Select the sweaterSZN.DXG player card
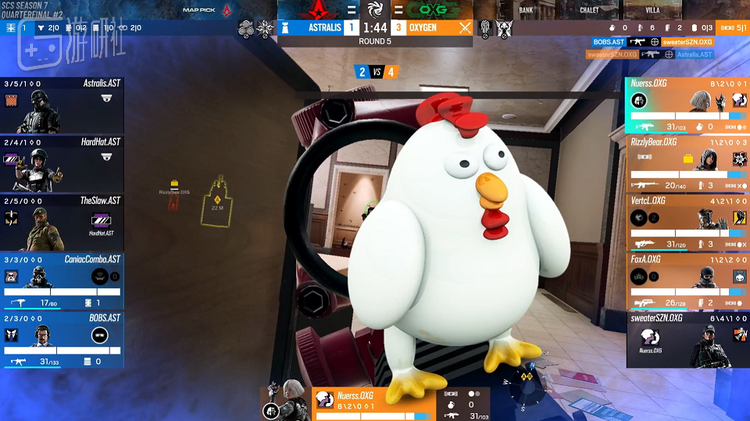The height and width of the screenshot is (421, 750). (x=687, y=338)
